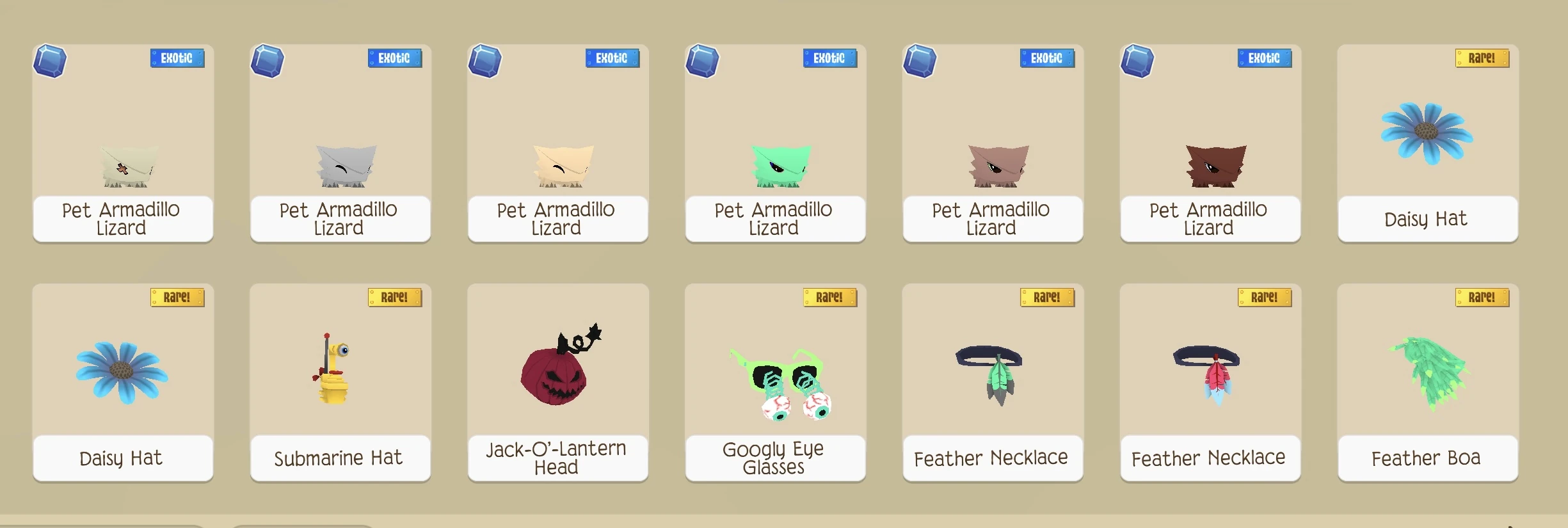This screenshot has width=1568, height=528.
Task: Click the Pet Armadillo Lizard label on the green lizard card
Action: point(775,218)
